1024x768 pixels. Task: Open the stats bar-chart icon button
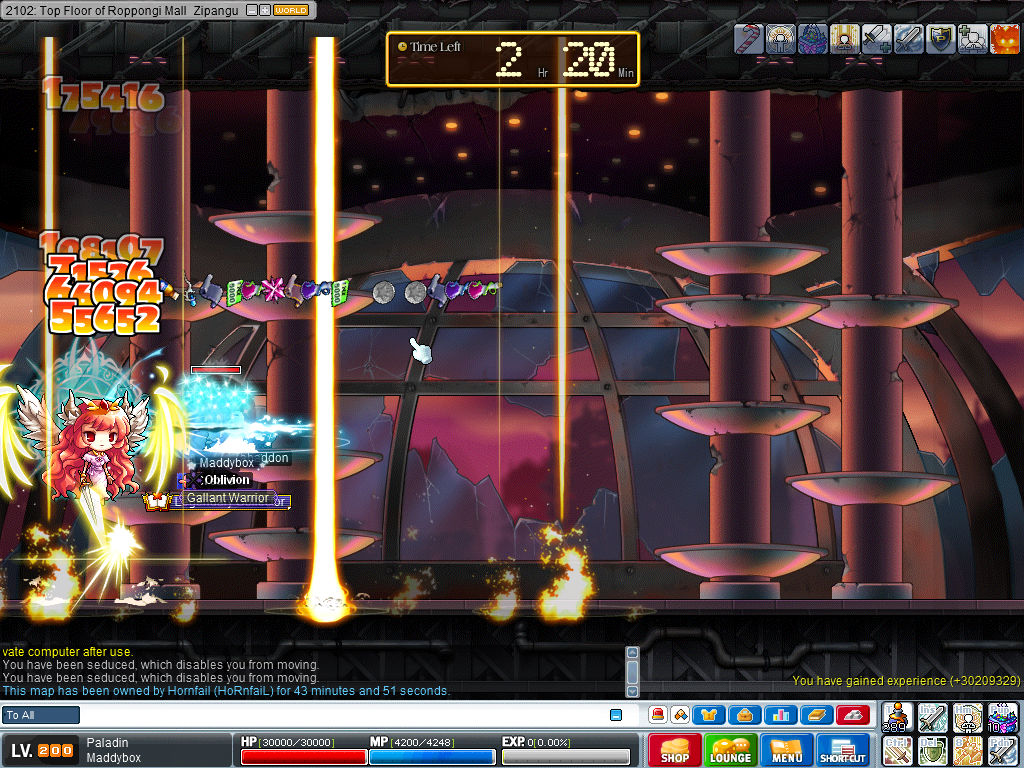click(x=782, y=715)
